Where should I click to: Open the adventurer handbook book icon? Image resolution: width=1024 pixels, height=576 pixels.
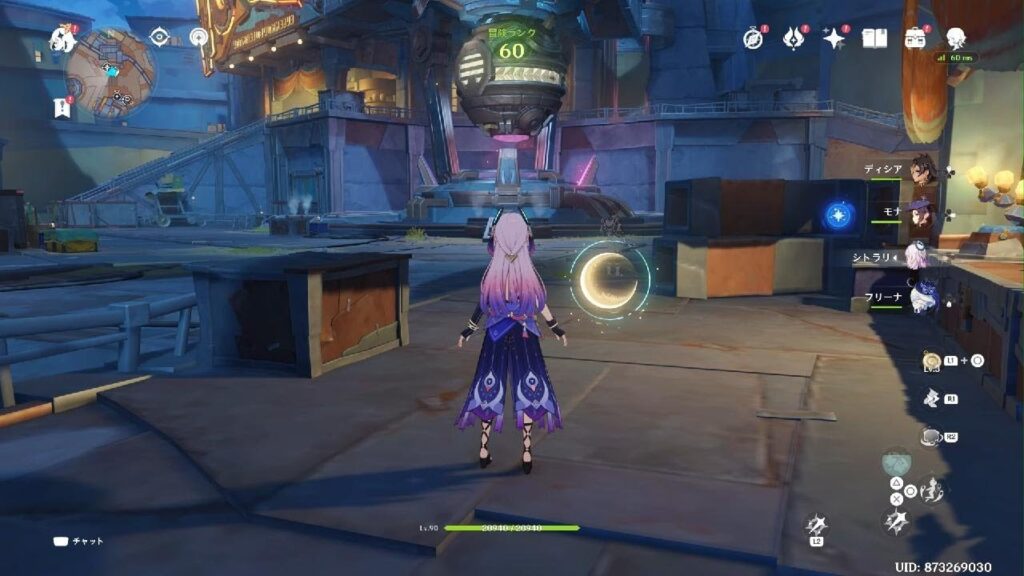(x=874, y=38)
